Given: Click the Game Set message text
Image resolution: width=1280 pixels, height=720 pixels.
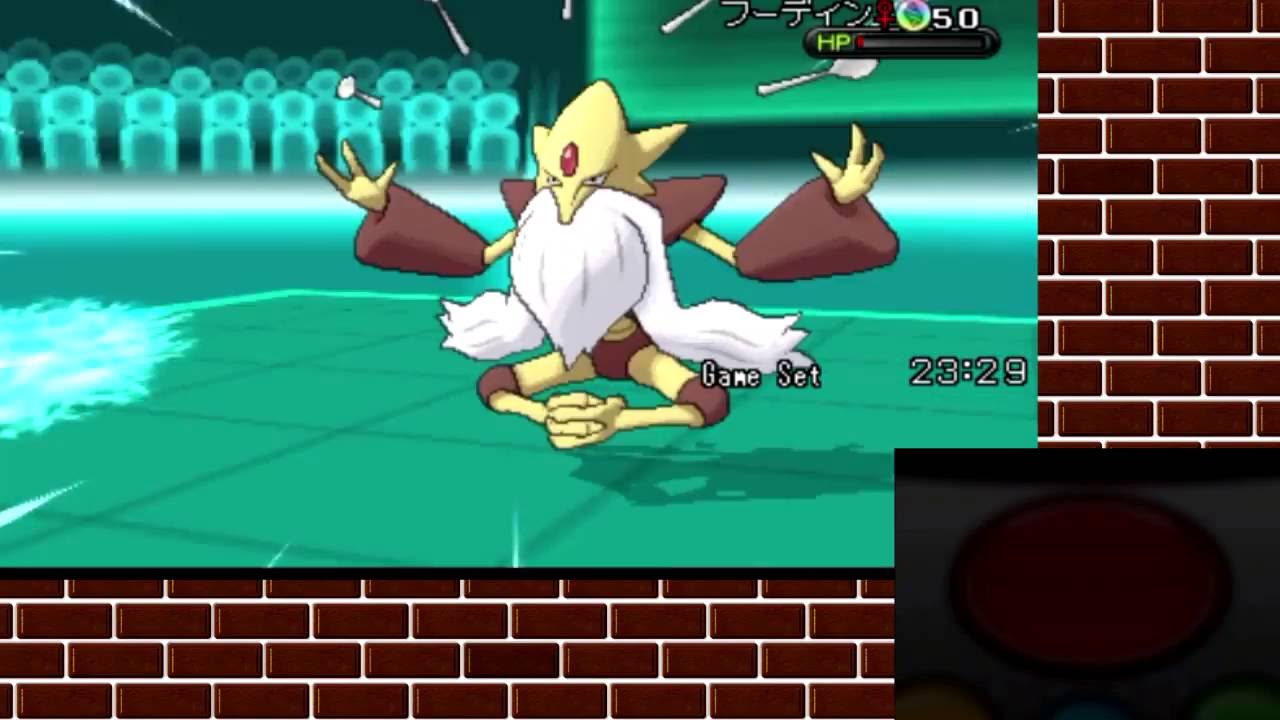Looking at the screenshot, I should coord(764,376).
